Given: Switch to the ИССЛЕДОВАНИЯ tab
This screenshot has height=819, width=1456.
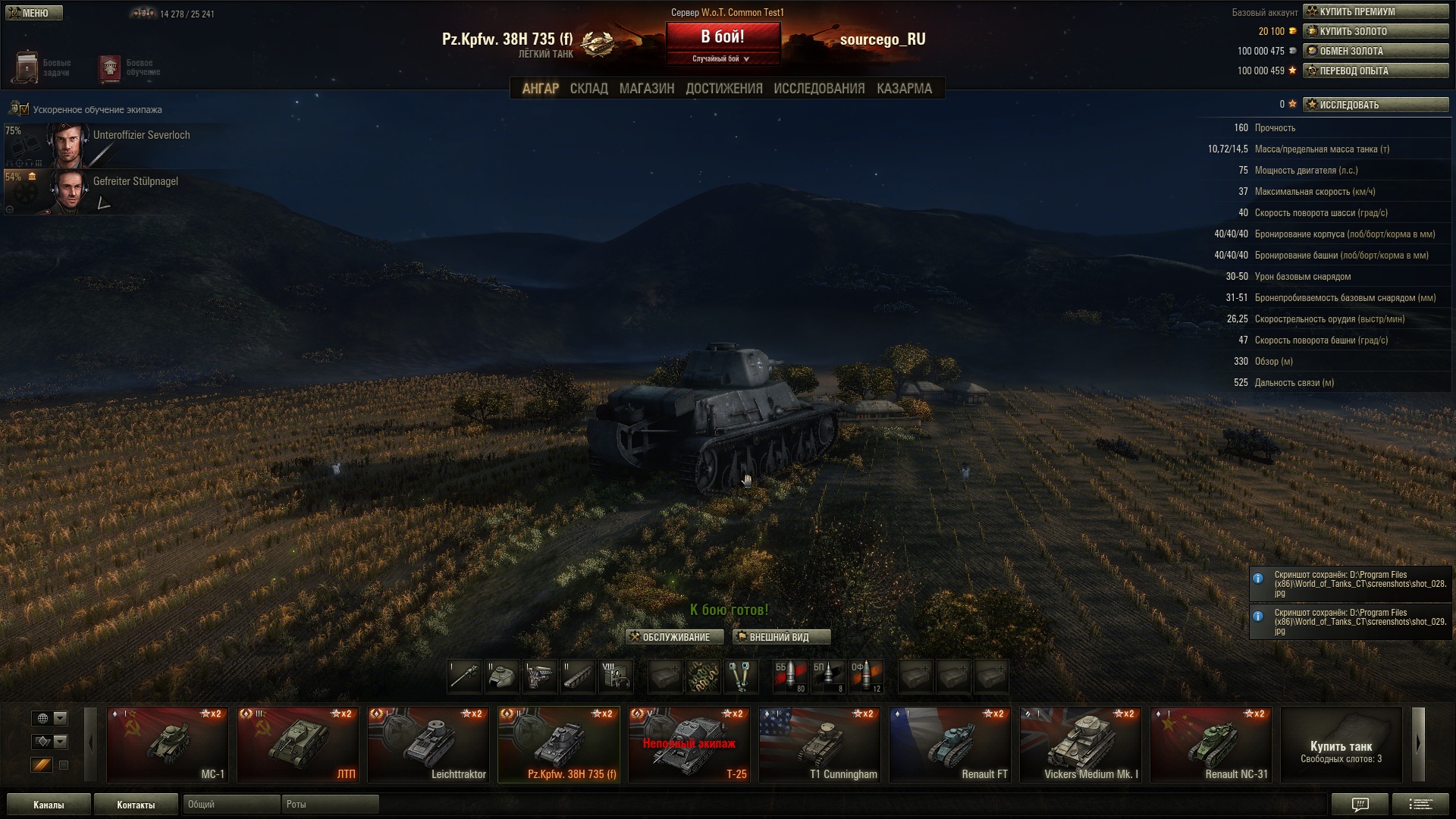Looking at the screenshot, I should [819, 89].
